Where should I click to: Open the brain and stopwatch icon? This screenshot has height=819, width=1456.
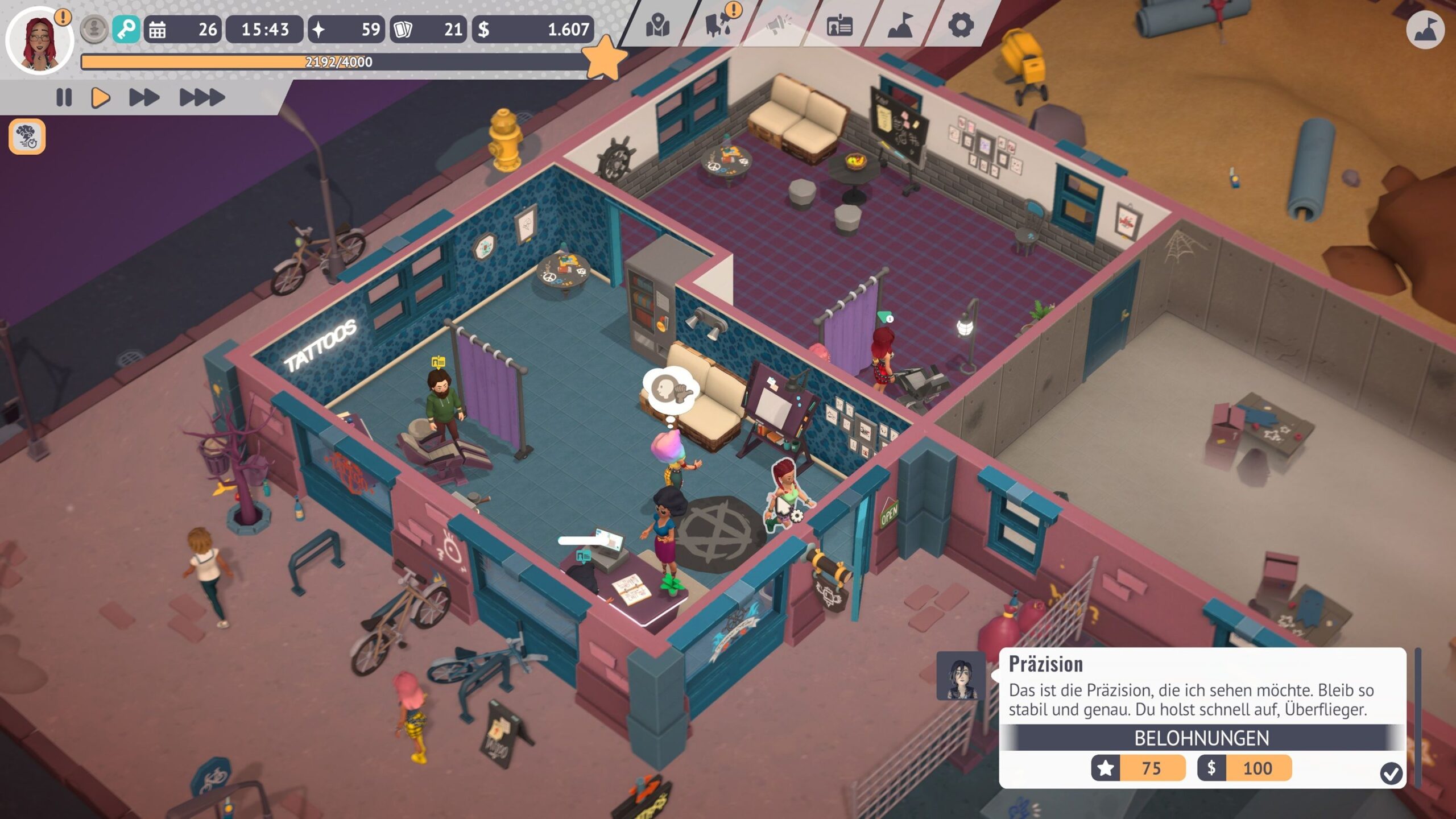click(x=27, y=137)
